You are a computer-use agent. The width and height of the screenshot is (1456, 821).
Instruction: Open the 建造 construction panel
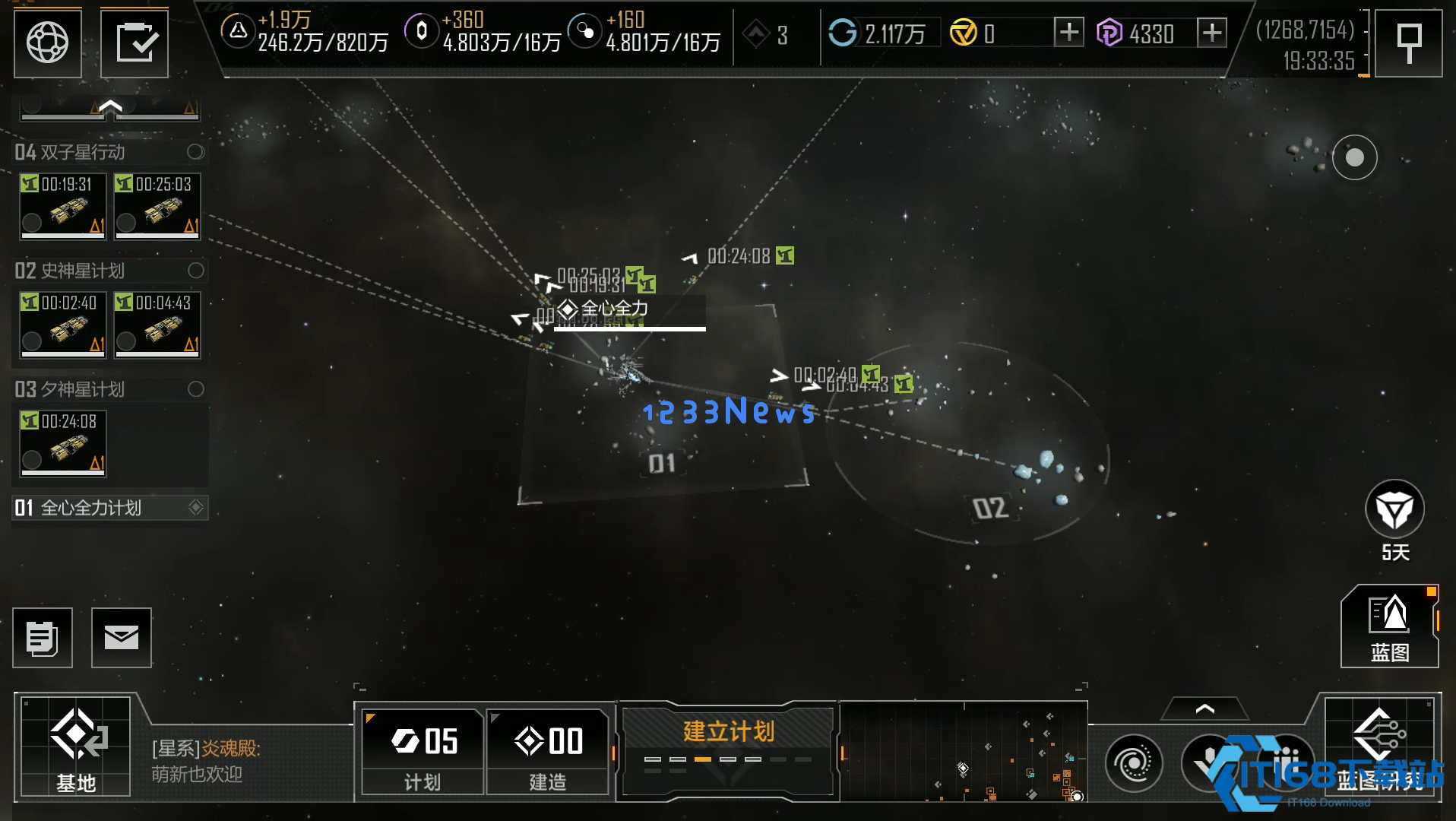(x=548, y=751)
